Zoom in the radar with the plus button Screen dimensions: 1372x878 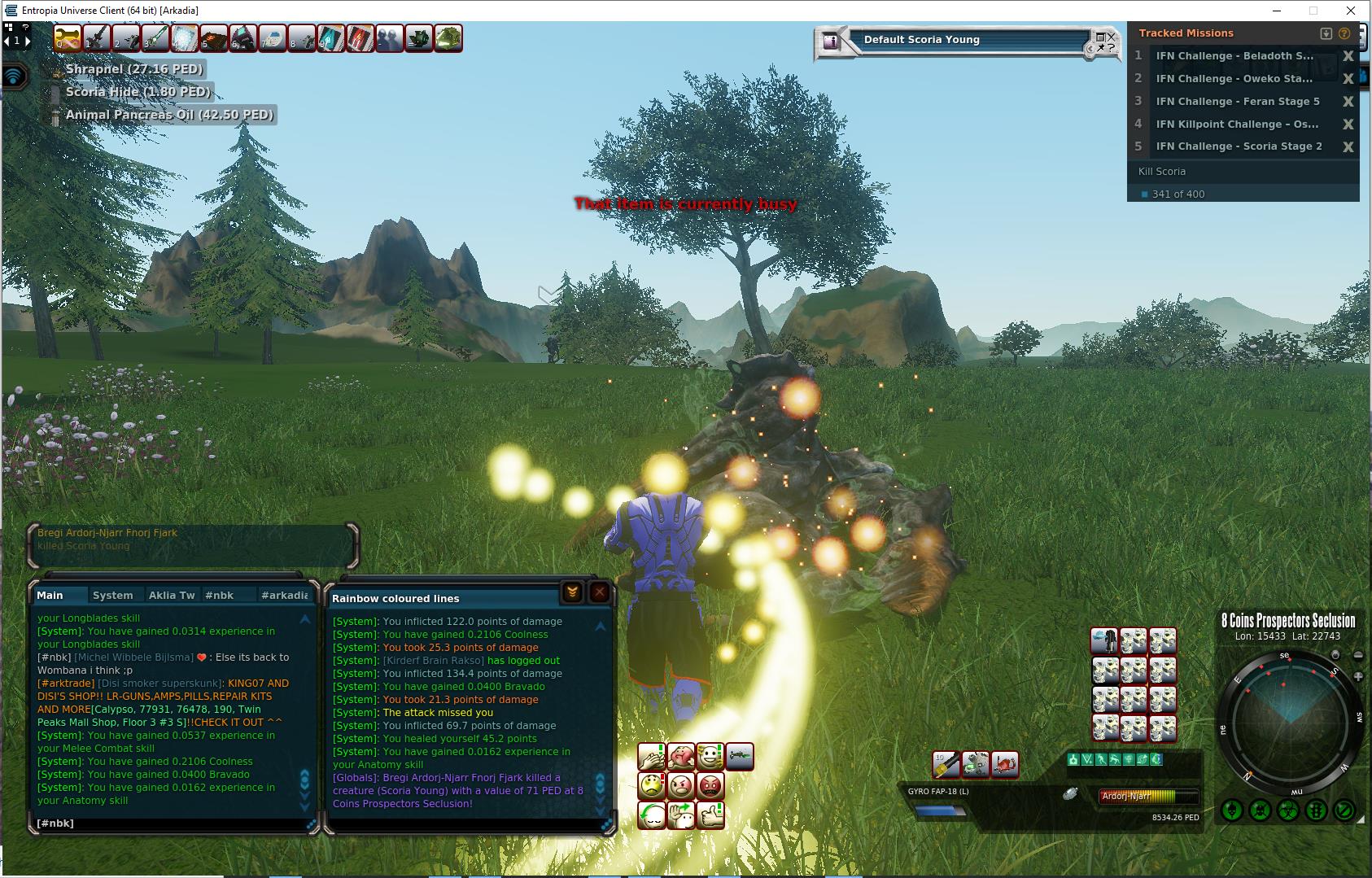[x=1358, y=676]
